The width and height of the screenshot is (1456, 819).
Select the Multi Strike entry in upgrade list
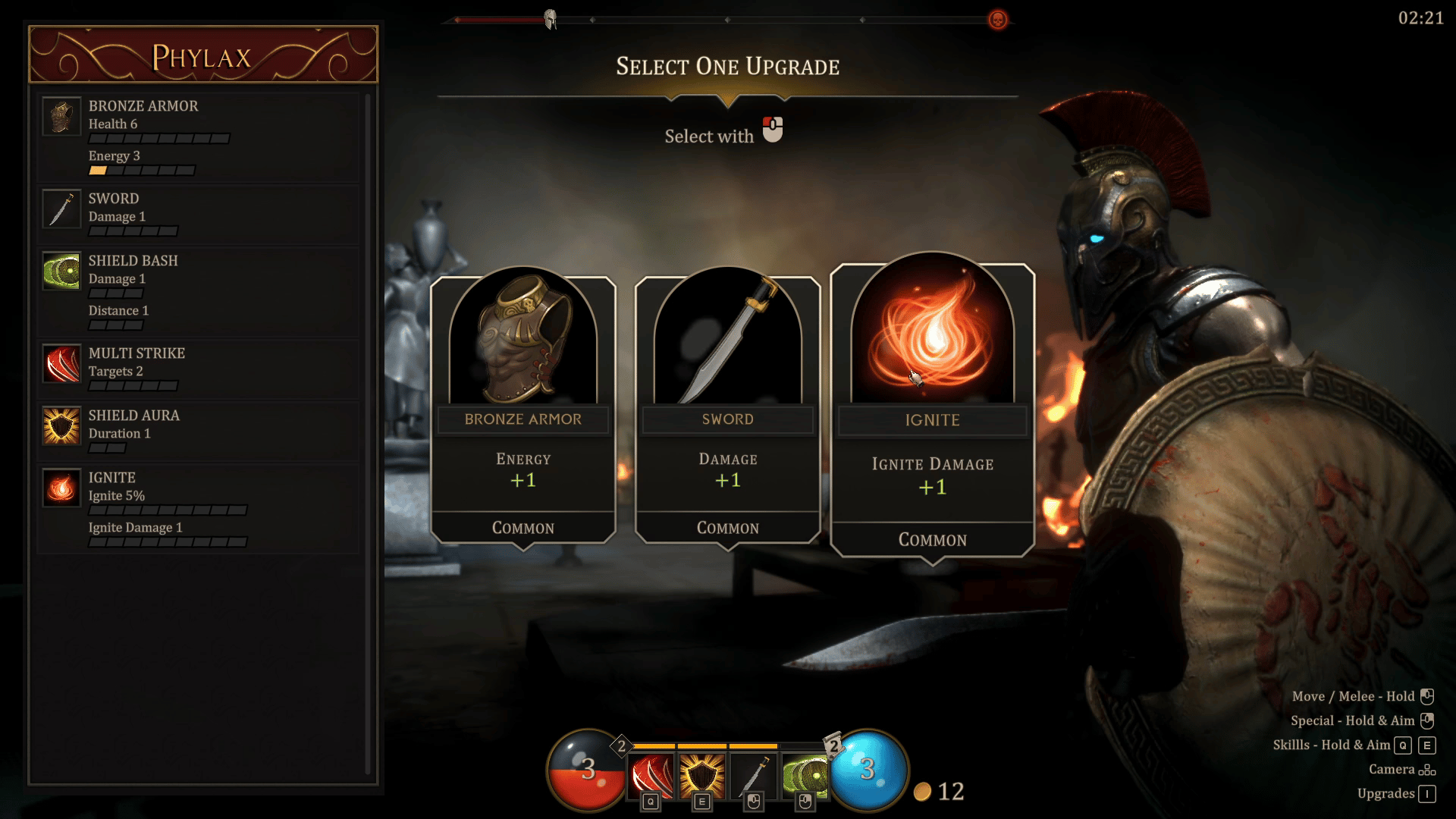199,369
